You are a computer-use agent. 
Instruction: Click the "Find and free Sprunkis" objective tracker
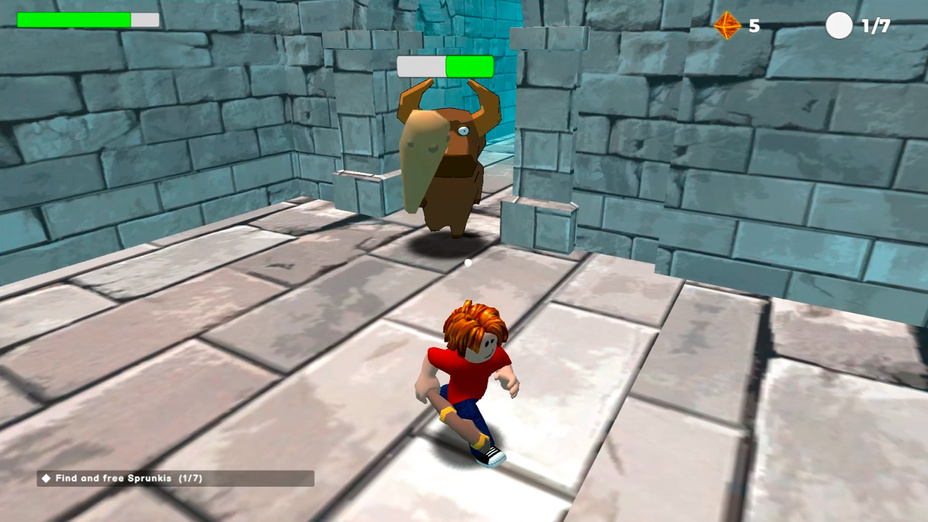click(175, 479)
